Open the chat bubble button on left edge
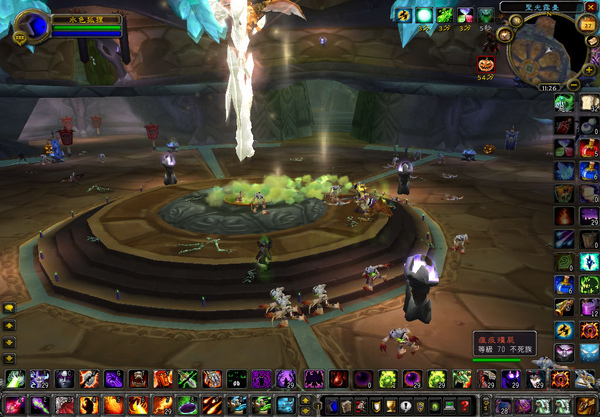 [x=9, y=309]
